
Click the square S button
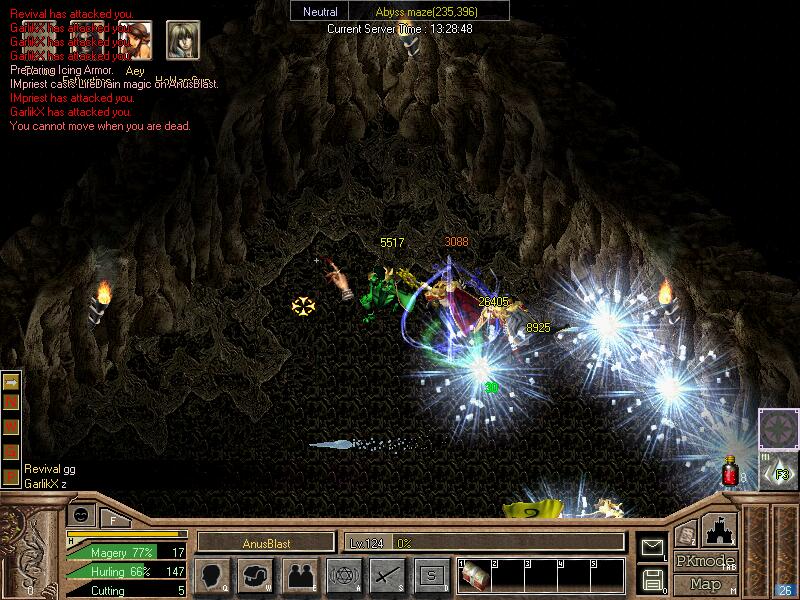tap(431, 576)
